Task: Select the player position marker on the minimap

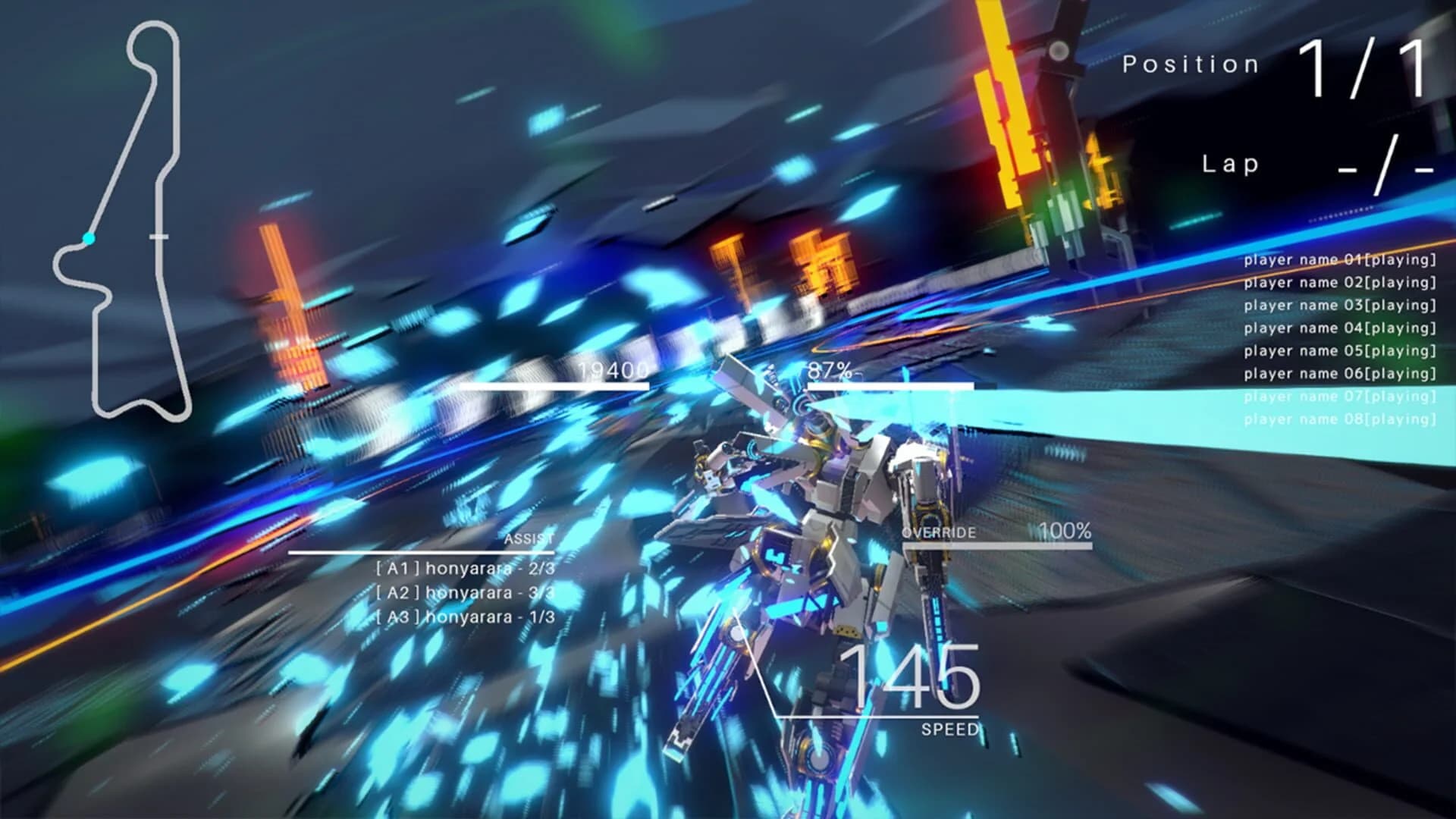Action: pos(89,238)
